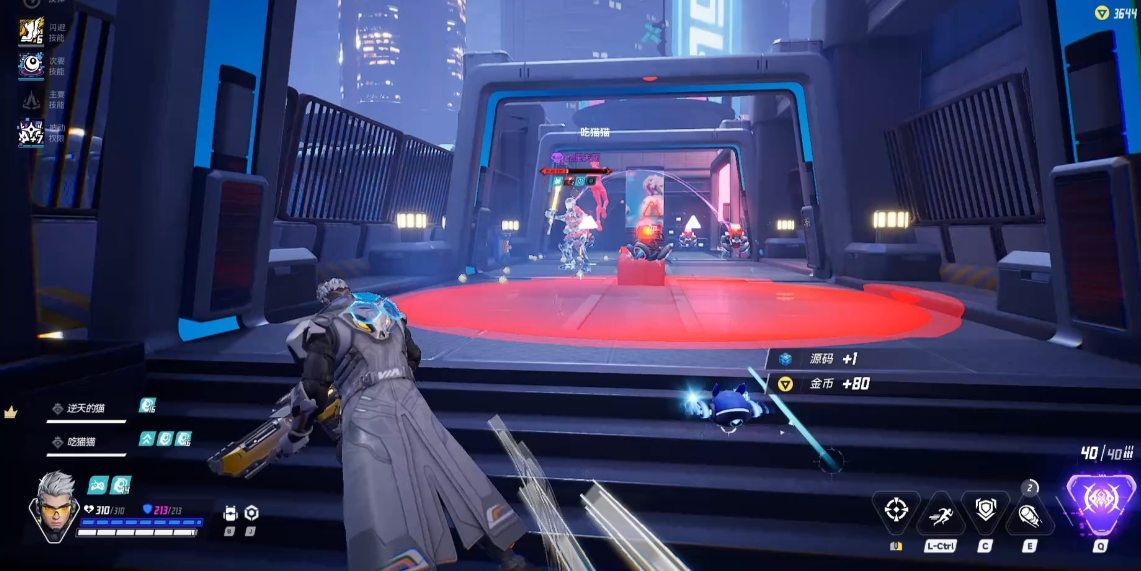The height and width of the screenshot is (571, 1141).
Task: Select the passive skill icon marked +7
Action: coord(30,132)
